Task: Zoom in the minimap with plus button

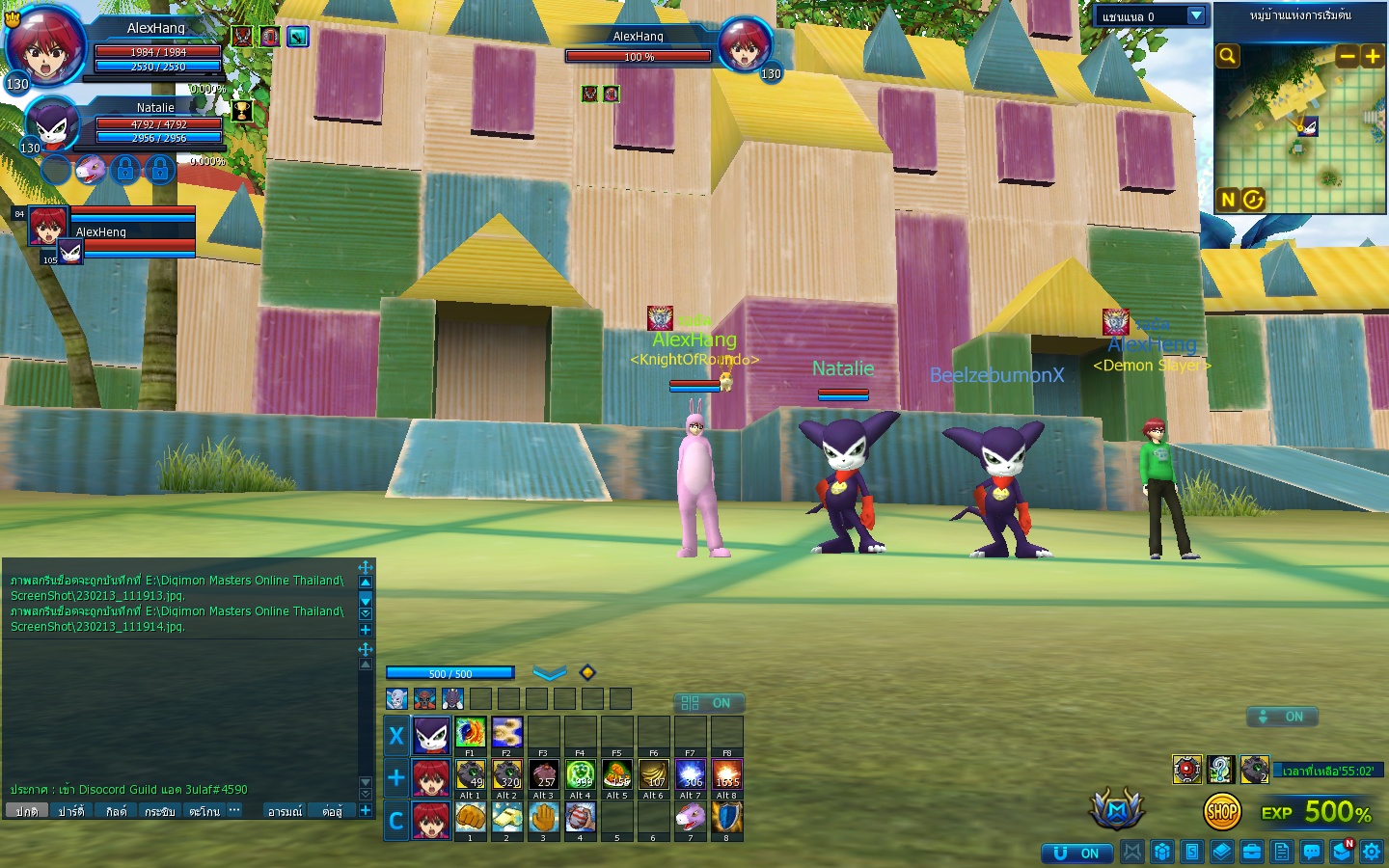Action: pos(1372,56)
